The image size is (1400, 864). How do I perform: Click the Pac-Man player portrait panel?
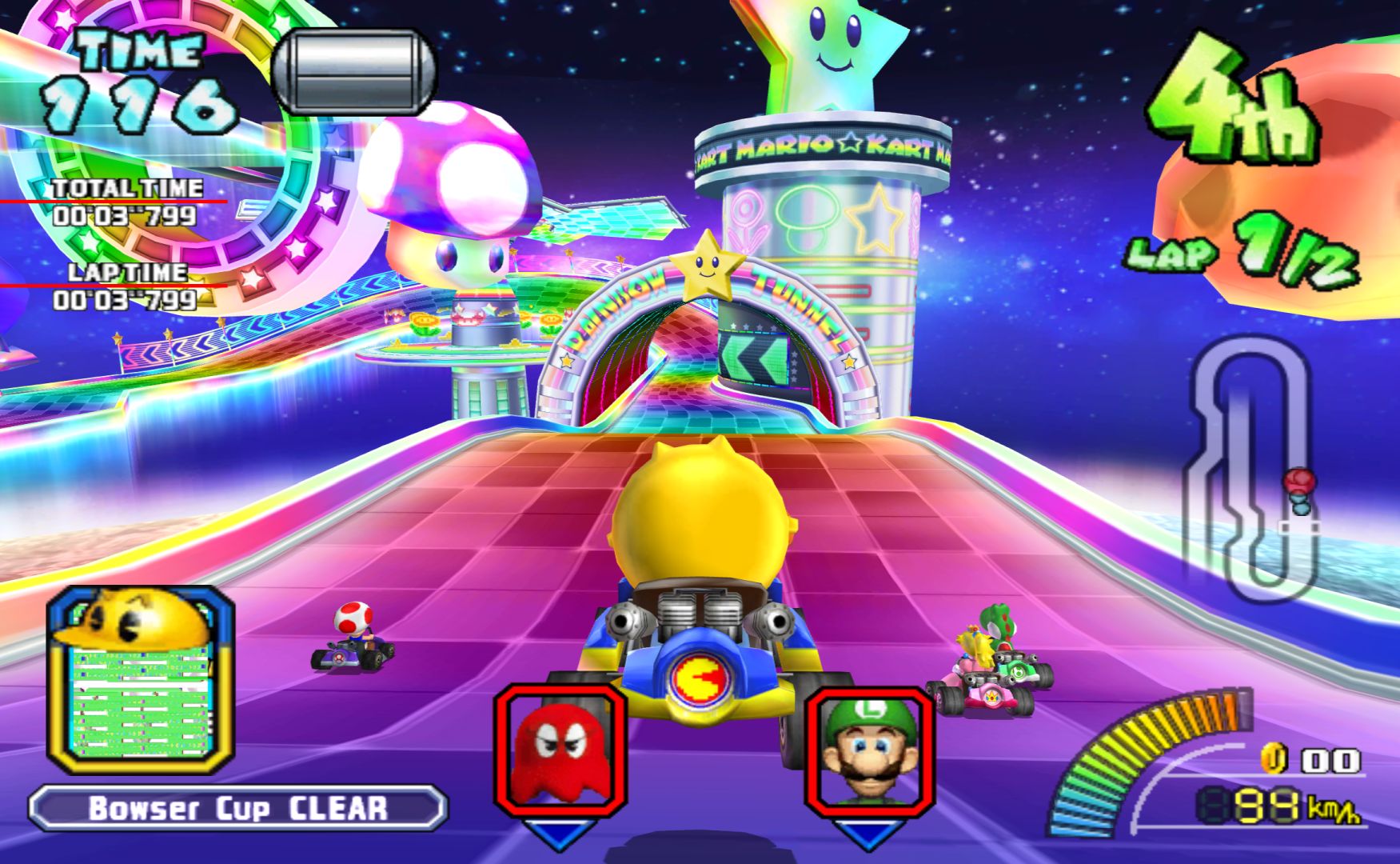click(141, 679)
